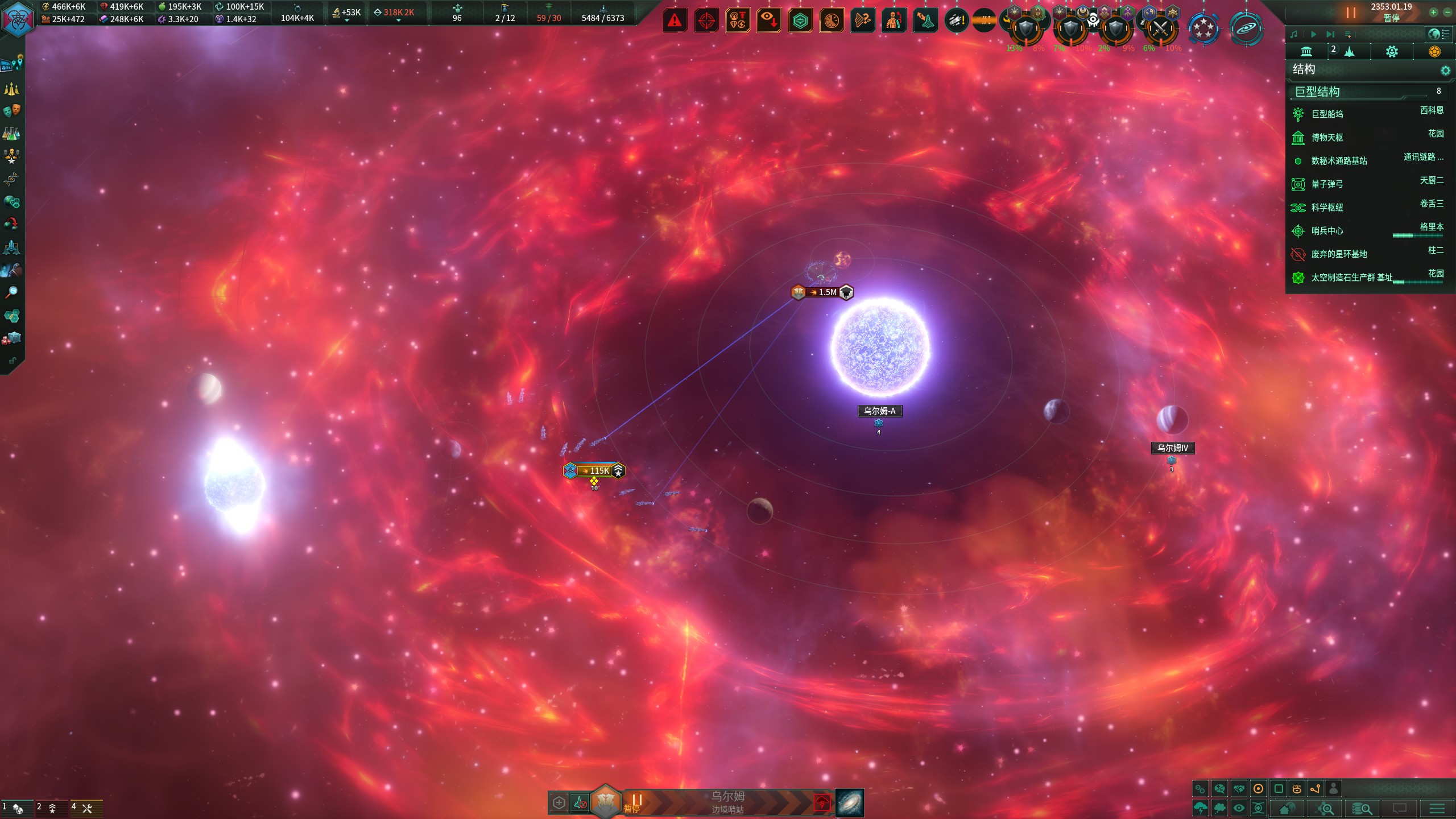Open the outliner settings gear
Viewport: 1456px width, 819px height.
(x=1445, y=70)
